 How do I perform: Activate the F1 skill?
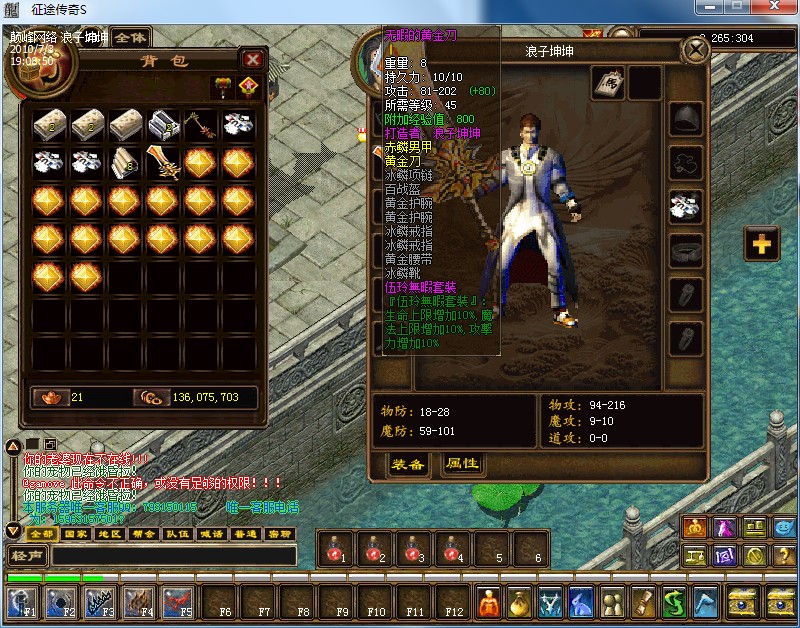21,602
